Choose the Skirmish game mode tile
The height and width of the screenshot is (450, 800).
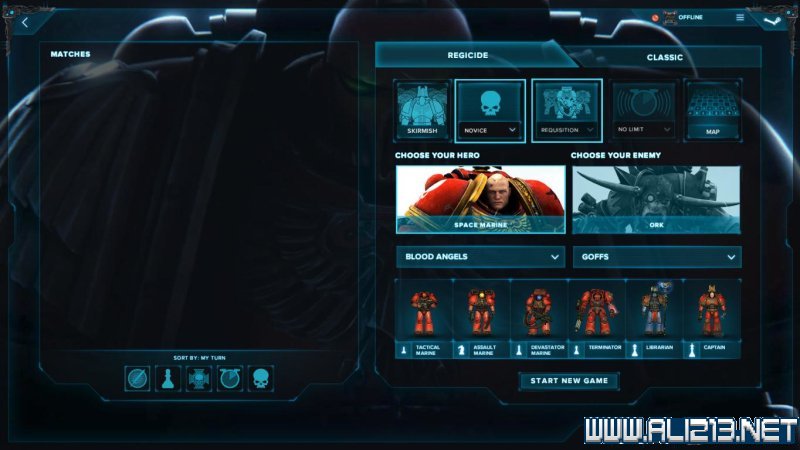click(x=422, y=109)
